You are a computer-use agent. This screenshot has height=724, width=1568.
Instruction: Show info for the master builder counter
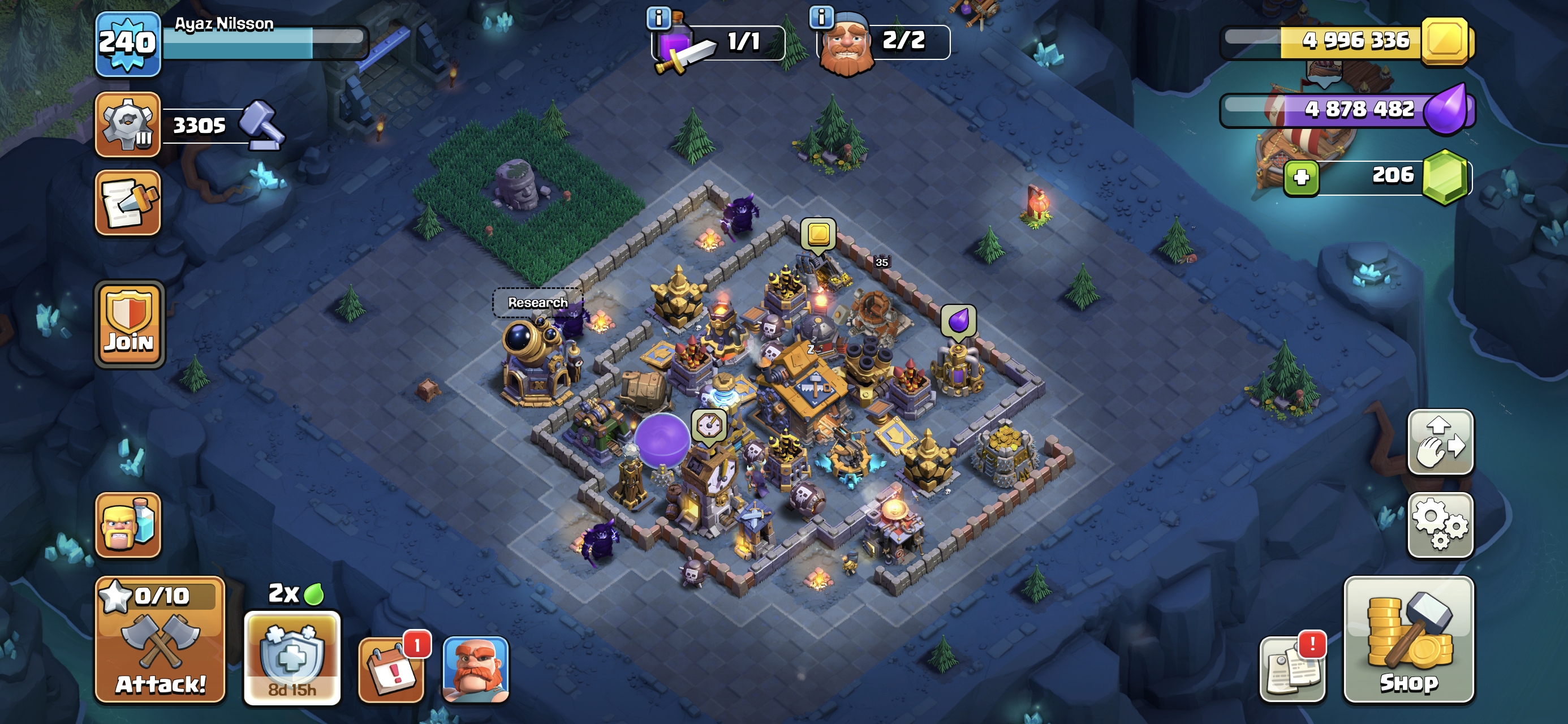(821, 17)
